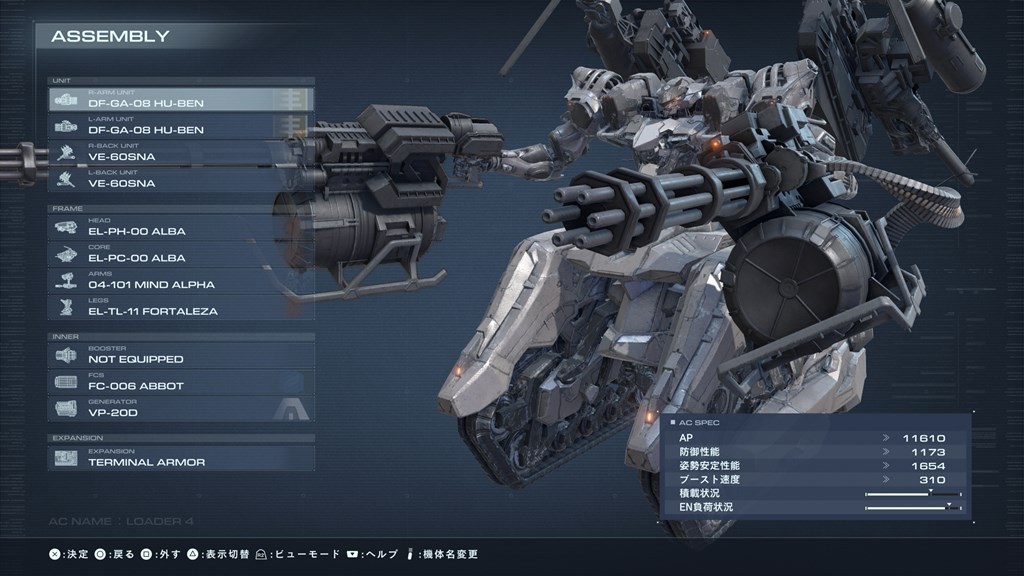The height and width of the screenshot is (576, 1024).
Task: Open the BOOSTER slot marked NOT EQUIPPED
Action: coord(180,356)
